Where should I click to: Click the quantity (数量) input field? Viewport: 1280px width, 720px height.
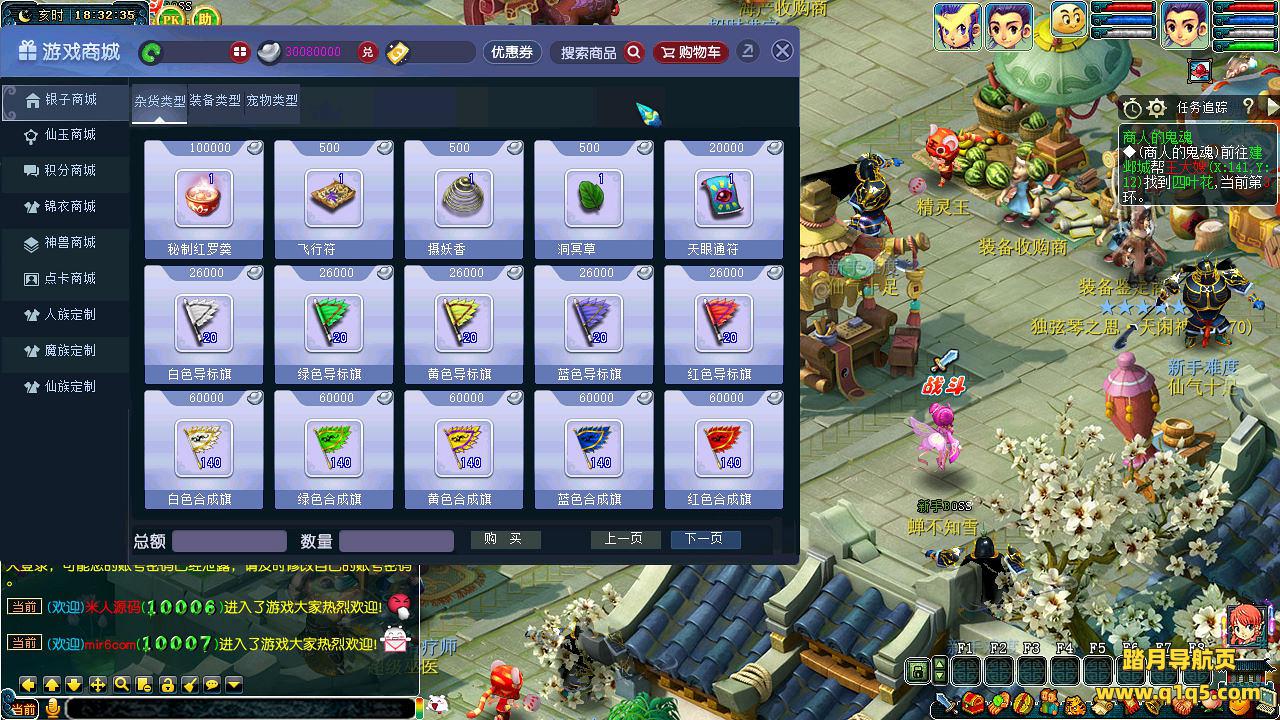[396, 541]
